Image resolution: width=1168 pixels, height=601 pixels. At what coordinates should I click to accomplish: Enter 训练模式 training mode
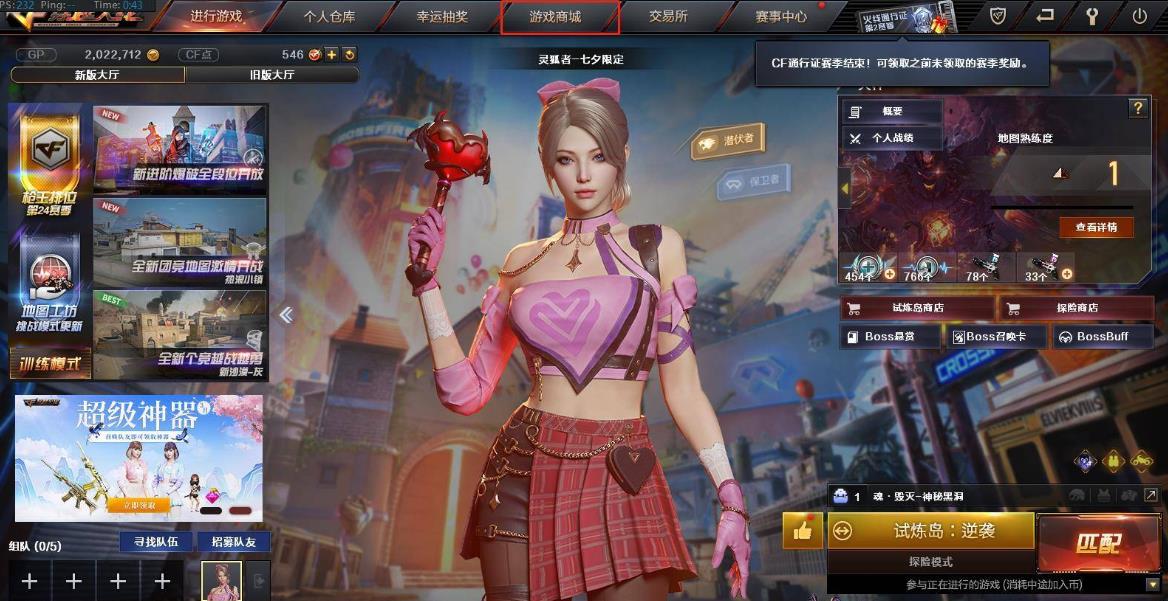(50, 363)
